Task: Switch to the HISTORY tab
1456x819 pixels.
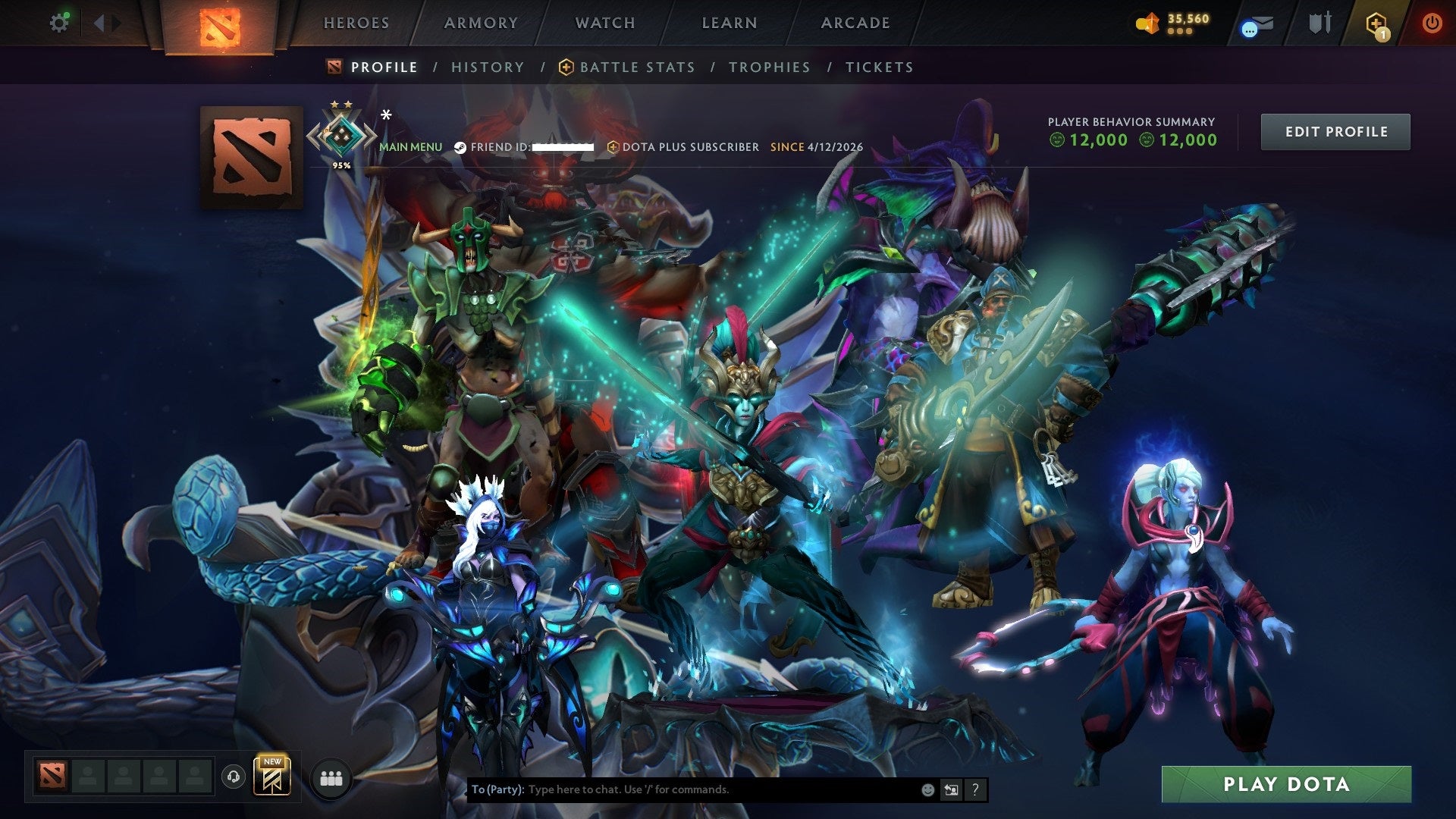Action: 487,67
